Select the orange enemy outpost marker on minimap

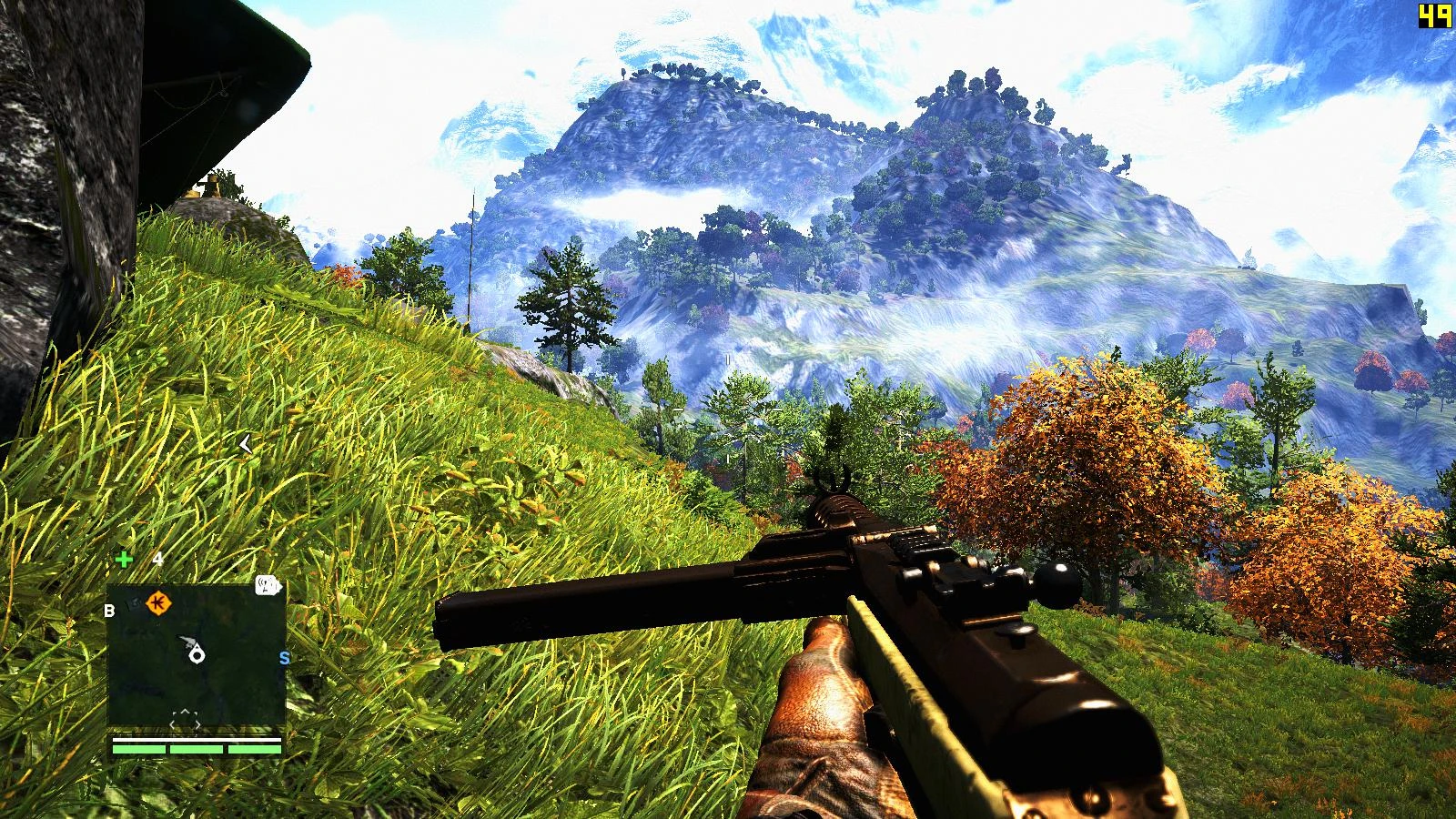coord(157,603)
